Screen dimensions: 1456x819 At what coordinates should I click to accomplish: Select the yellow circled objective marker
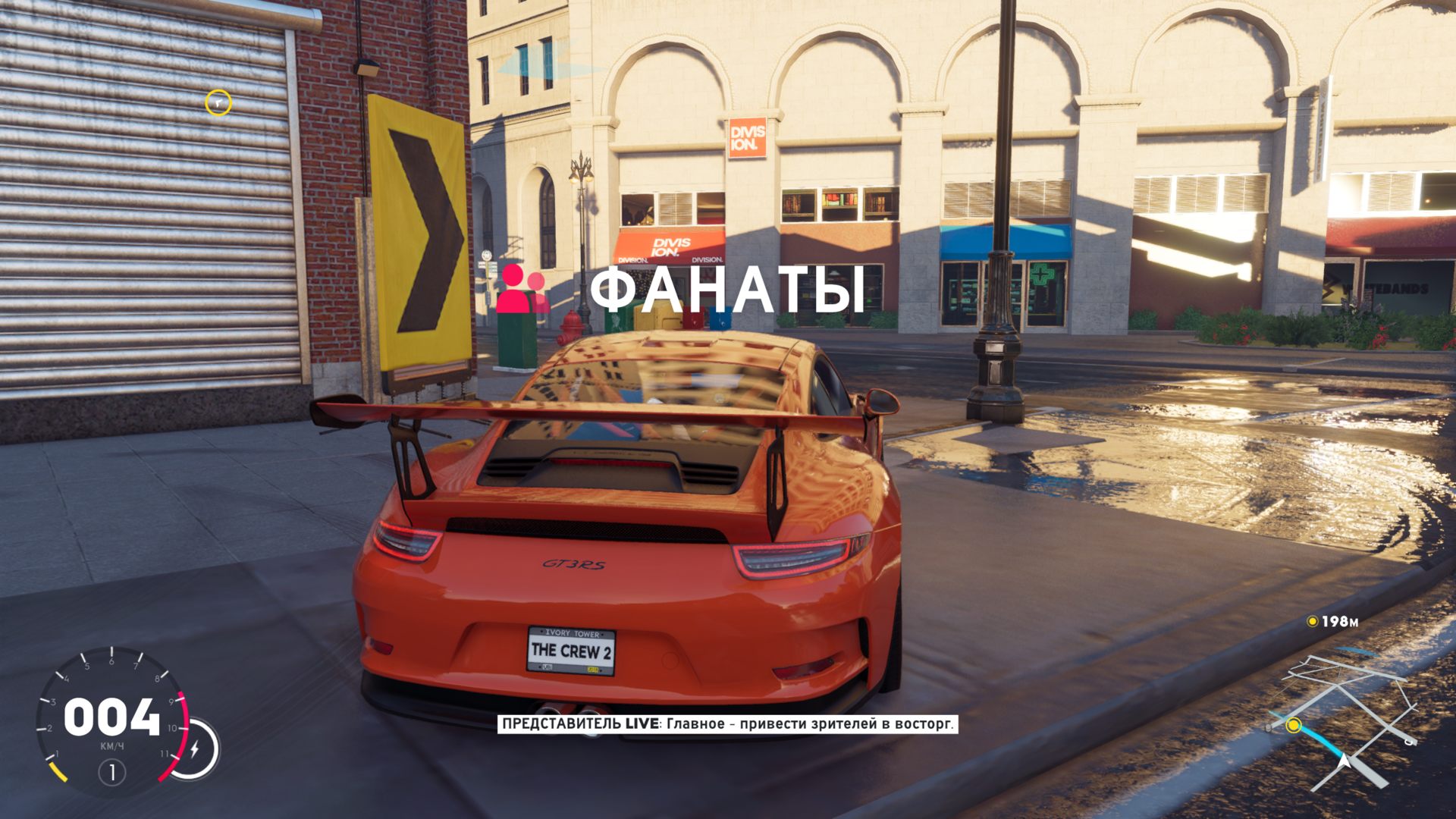[x=218, y=102]
